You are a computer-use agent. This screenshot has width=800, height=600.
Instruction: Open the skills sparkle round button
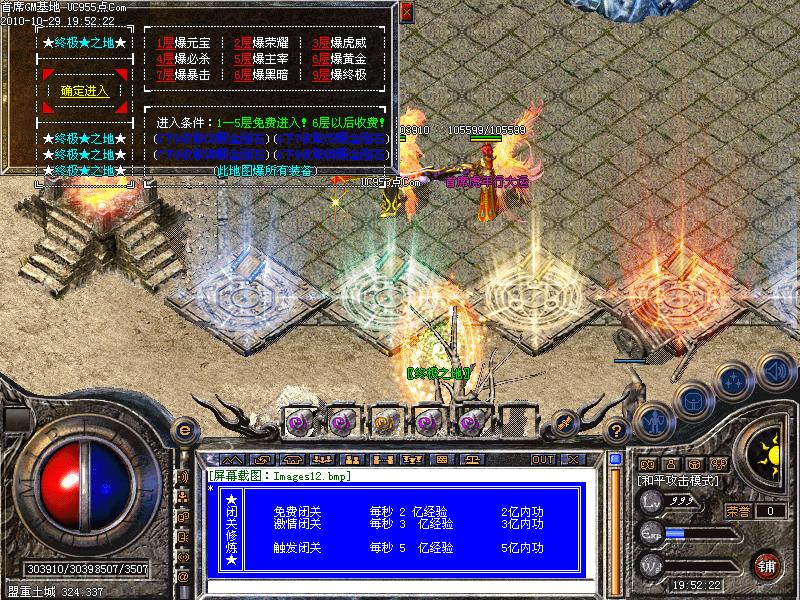coord(733,381)
